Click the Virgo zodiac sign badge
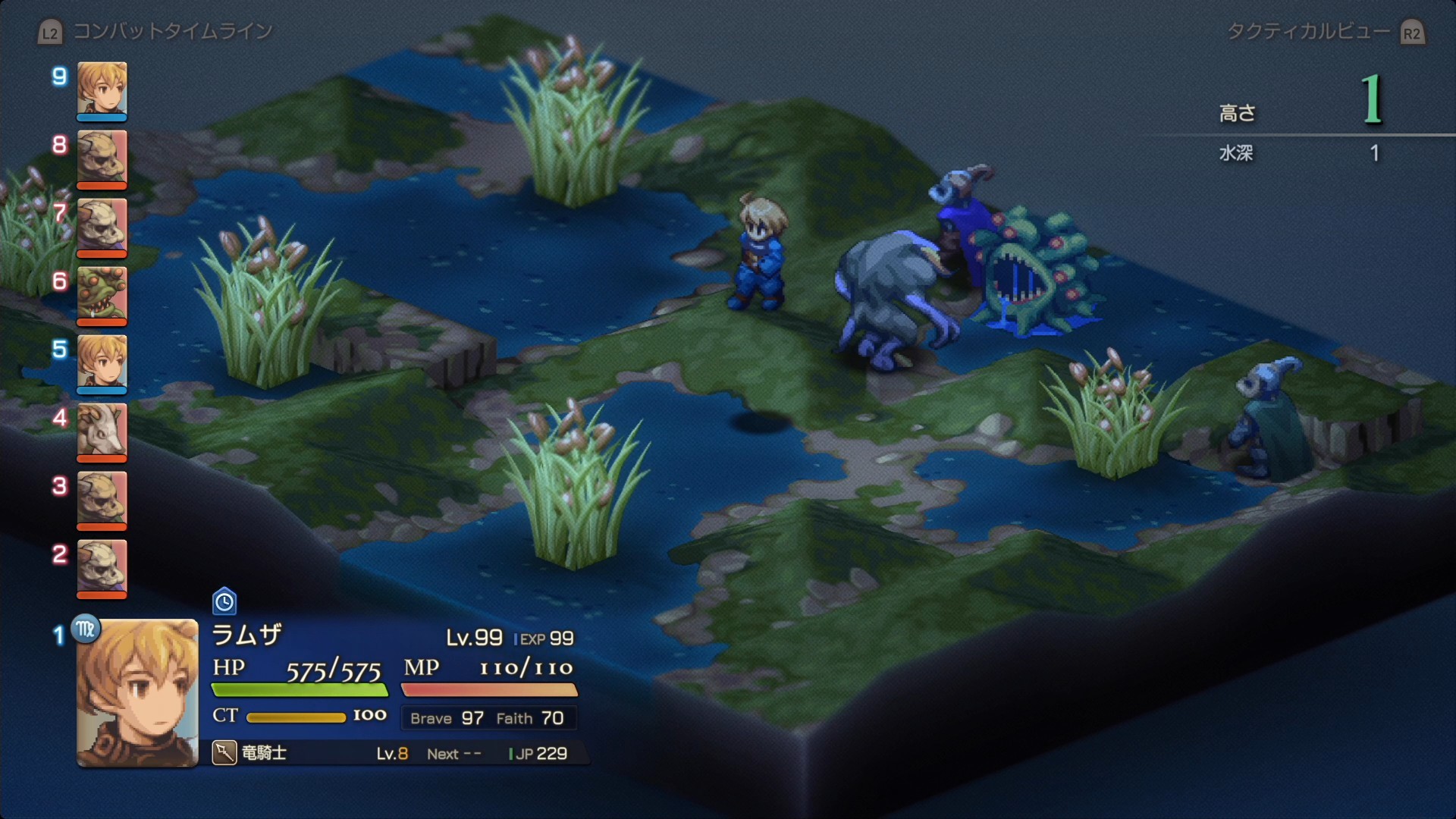This screenshot has width=1456, height=819. (86, 629)
